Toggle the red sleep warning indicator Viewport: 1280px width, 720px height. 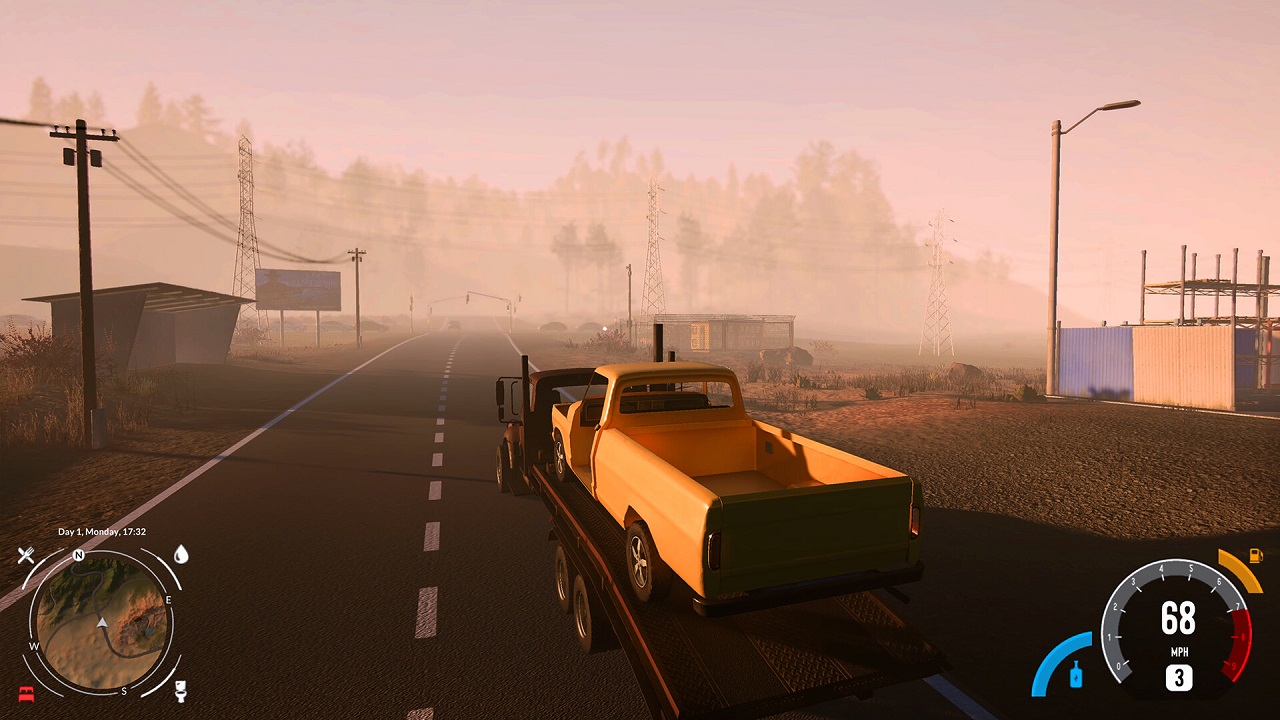point(26,692)
